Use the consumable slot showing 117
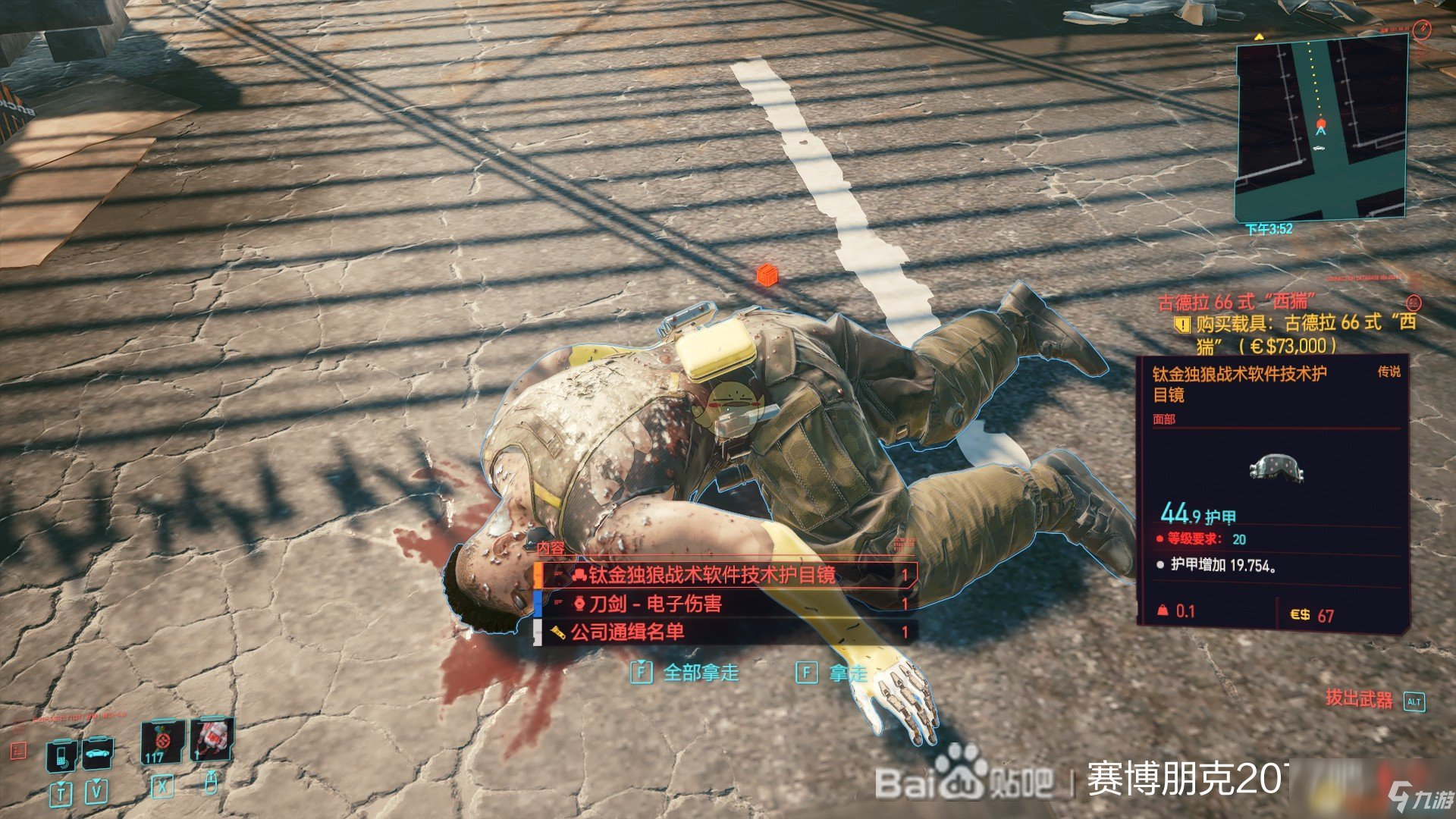Image resolution: width=1456 pixels, height=819 pixels. click(162, 742)
